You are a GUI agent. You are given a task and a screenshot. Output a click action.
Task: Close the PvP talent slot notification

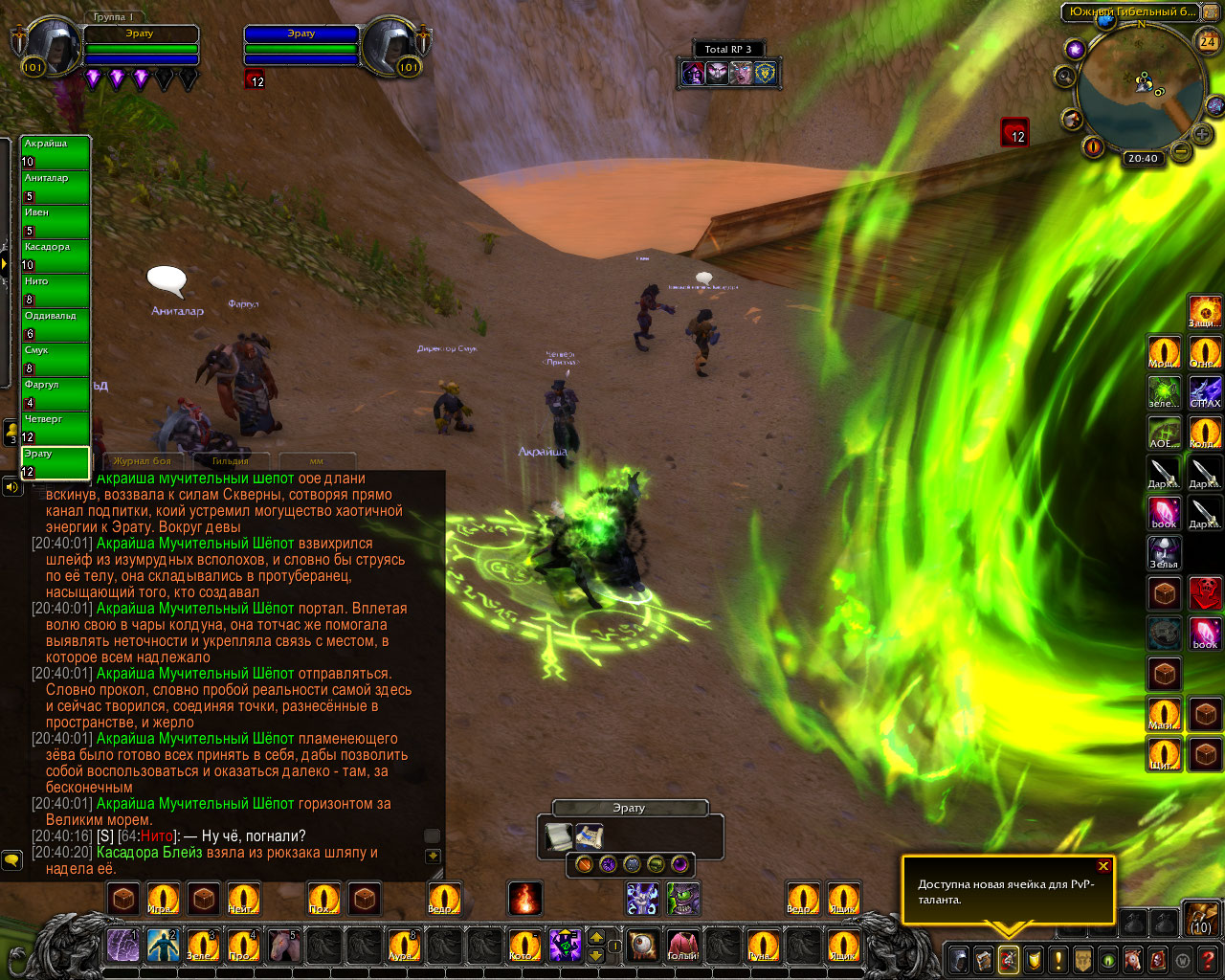[x=1103, y=866]
